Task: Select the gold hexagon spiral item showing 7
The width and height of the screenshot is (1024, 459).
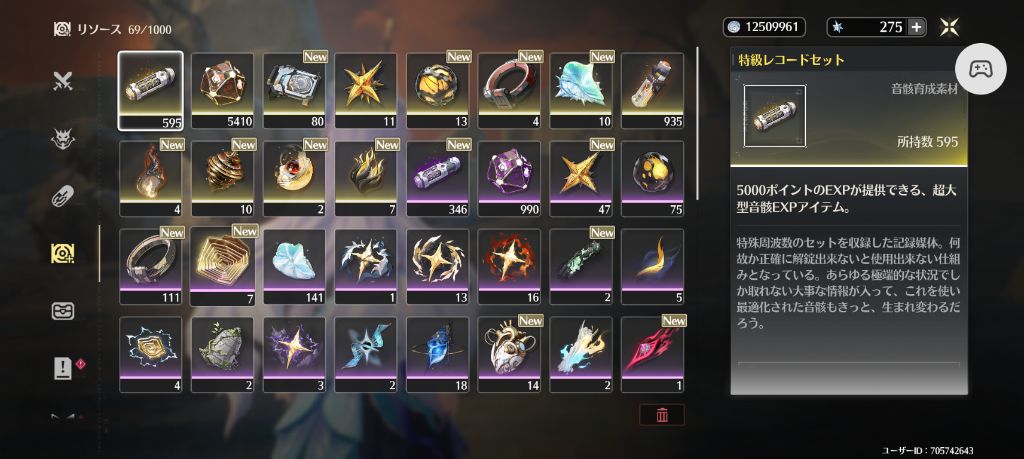Action: 222,266
